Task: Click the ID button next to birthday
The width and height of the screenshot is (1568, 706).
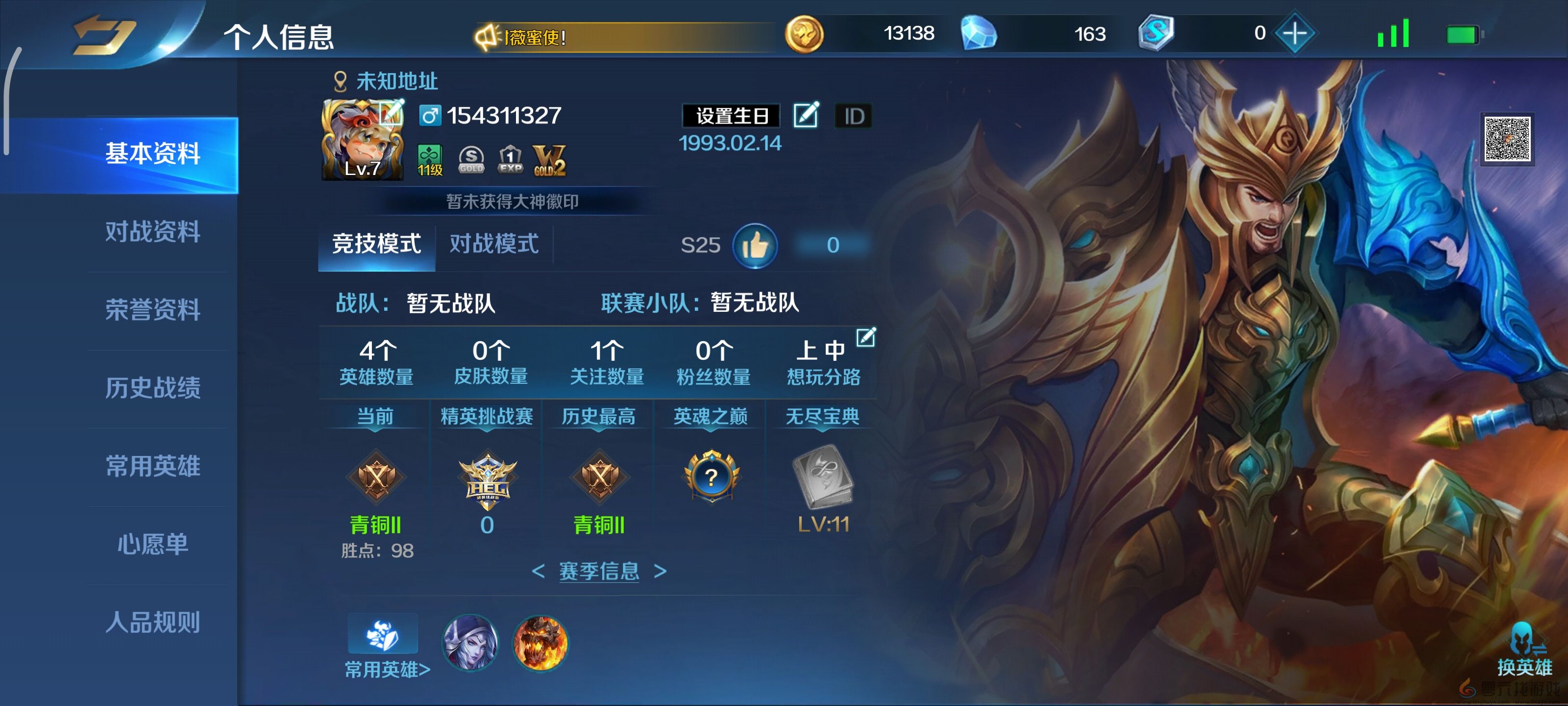Action: (854, 116)
